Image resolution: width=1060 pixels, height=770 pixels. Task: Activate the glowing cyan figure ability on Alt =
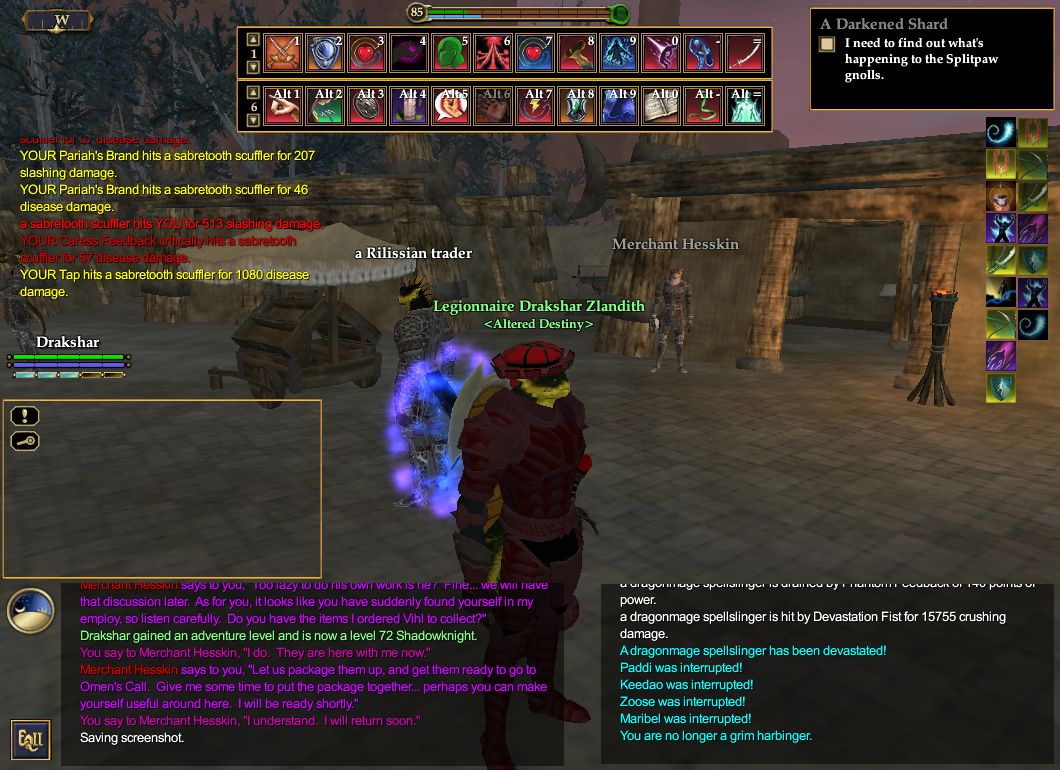[x=745, y=105]
